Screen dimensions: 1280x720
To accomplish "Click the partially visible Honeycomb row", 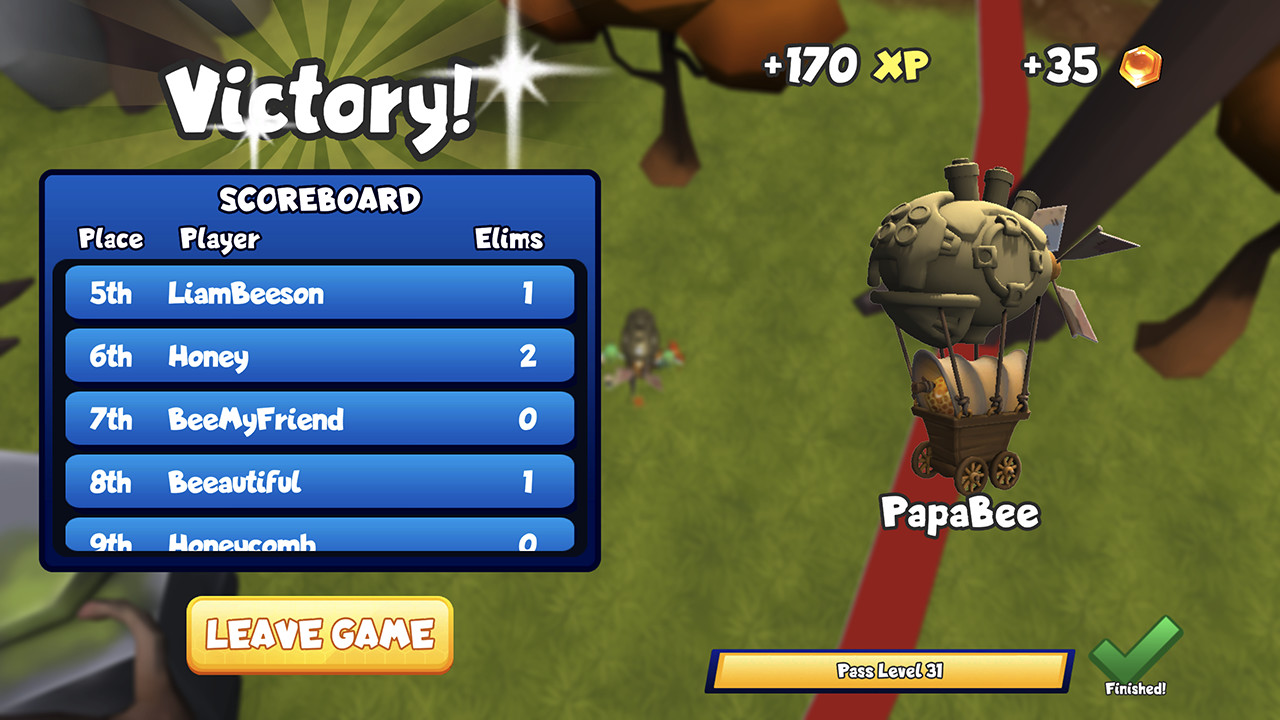I will click(x=318, y=535).
